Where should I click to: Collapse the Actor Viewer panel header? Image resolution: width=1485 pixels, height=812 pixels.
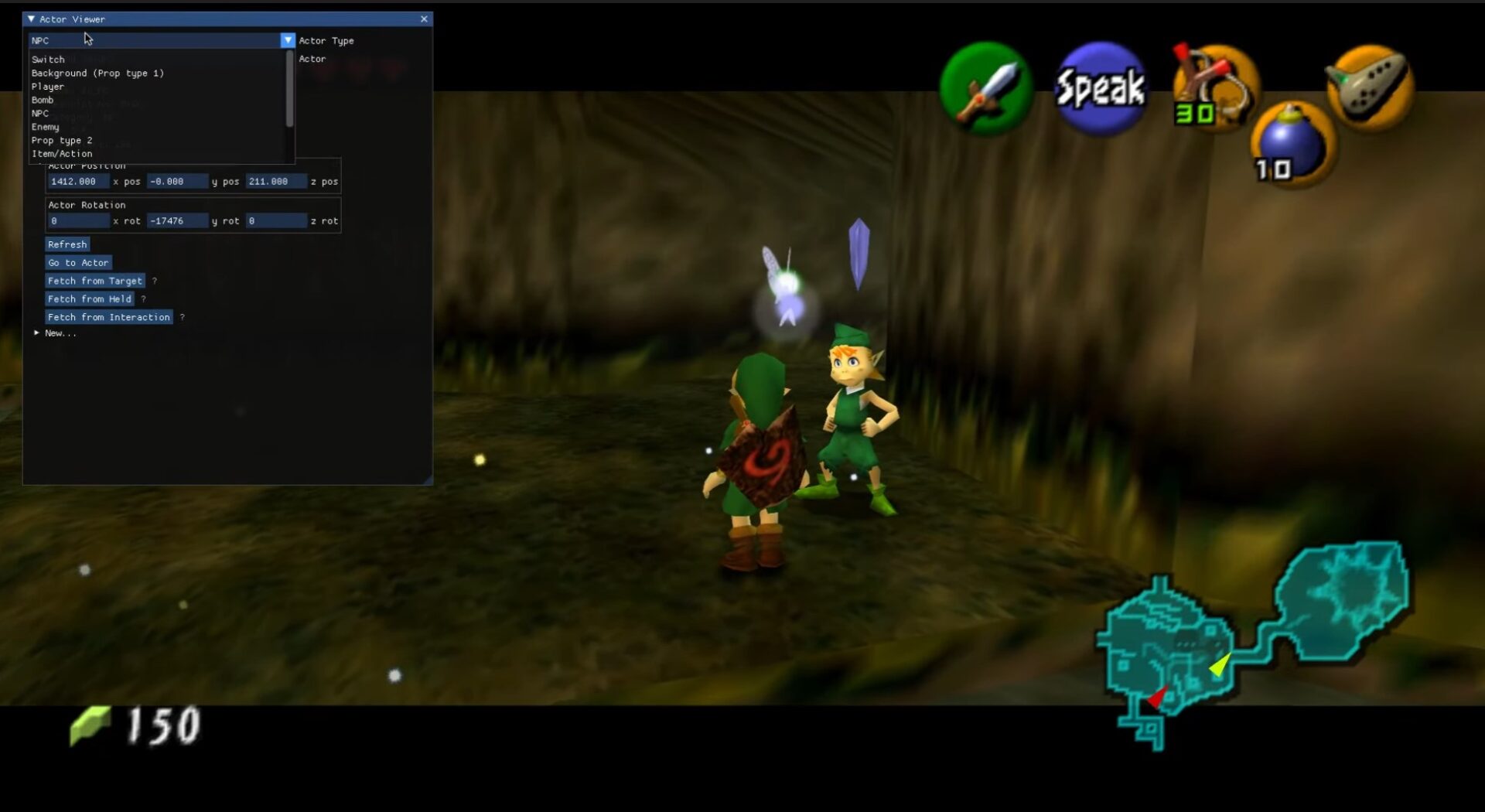point(30,19)
